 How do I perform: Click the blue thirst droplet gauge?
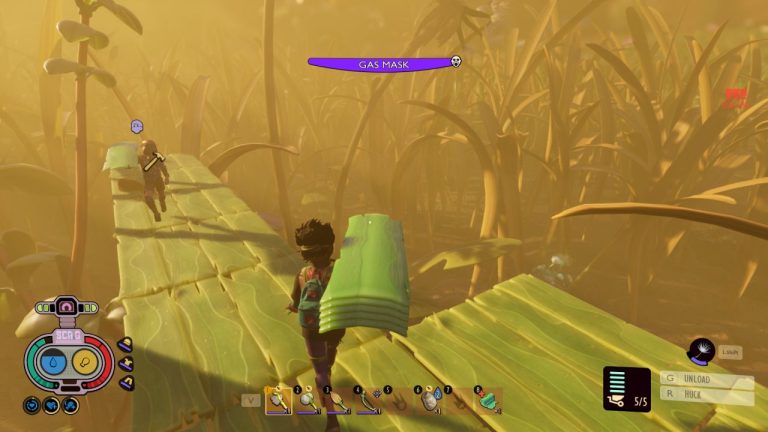54,362
